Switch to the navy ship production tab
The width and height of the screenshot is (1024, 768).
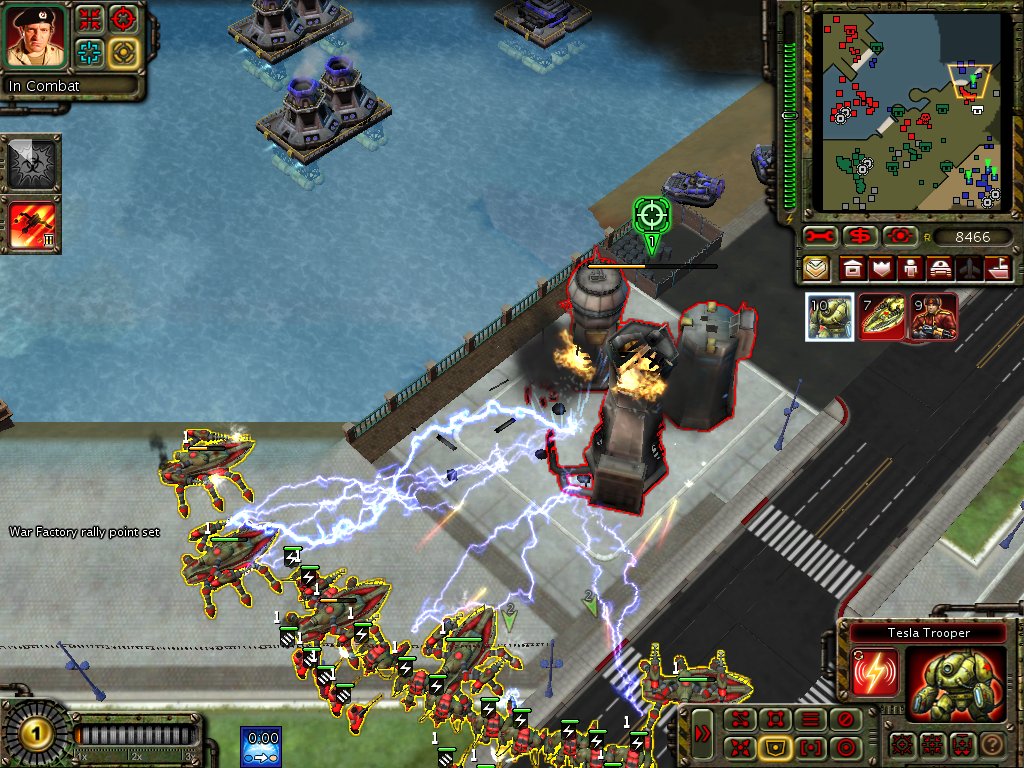click(999, 268)
